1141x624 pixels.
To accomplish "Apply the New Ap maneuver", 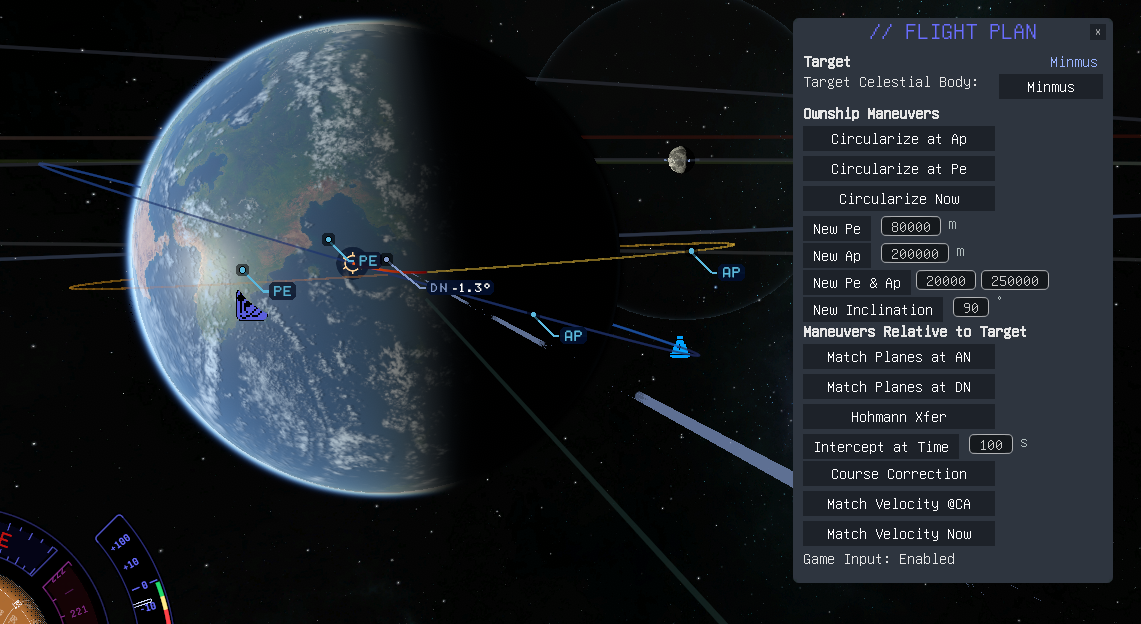I will [x=837, y=256].
